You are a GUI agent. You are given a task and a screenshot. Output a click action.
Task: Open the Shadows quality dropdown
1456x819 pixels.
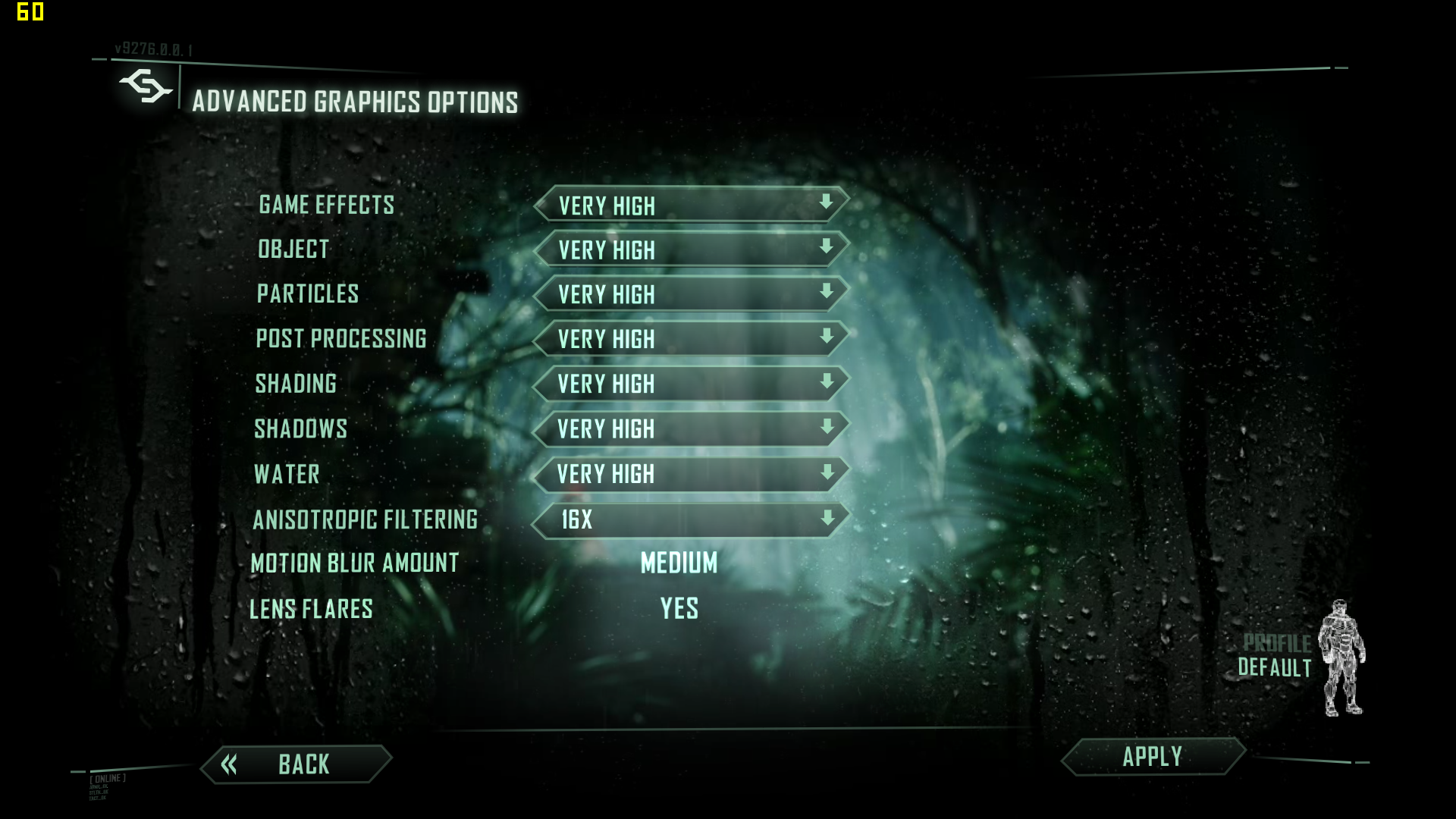coord(691,428)
